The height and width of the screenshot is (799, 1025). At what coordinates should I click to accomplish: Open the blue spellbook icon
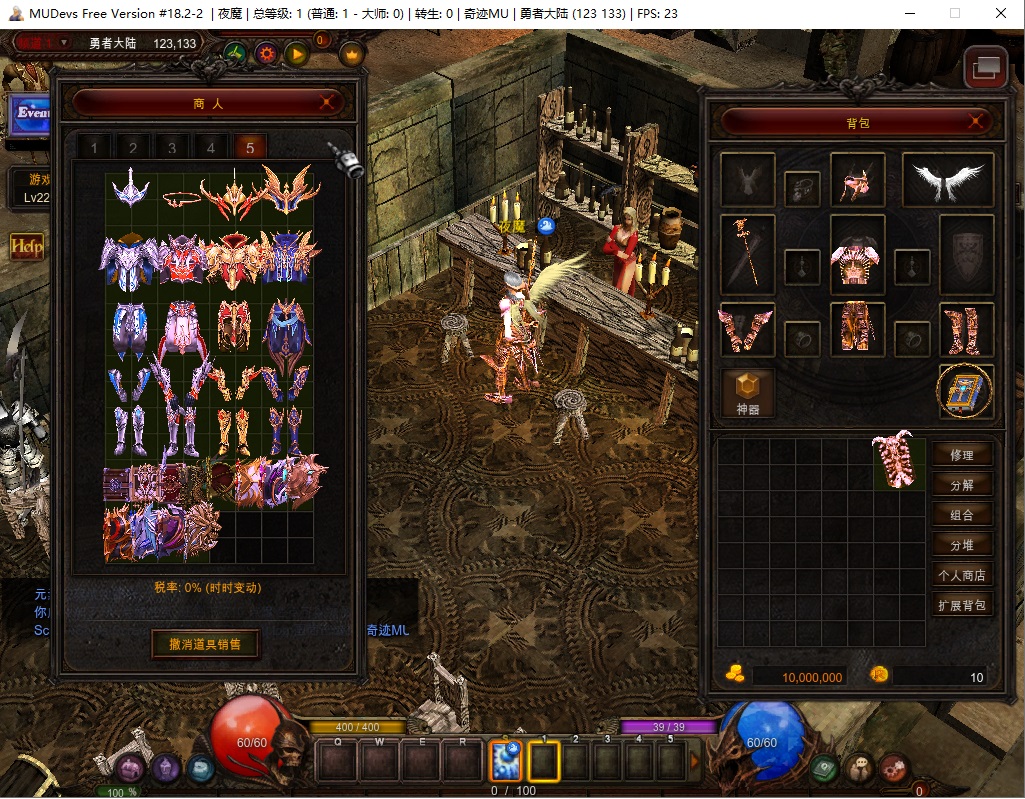pyautogui.click(x=965, y=391)
